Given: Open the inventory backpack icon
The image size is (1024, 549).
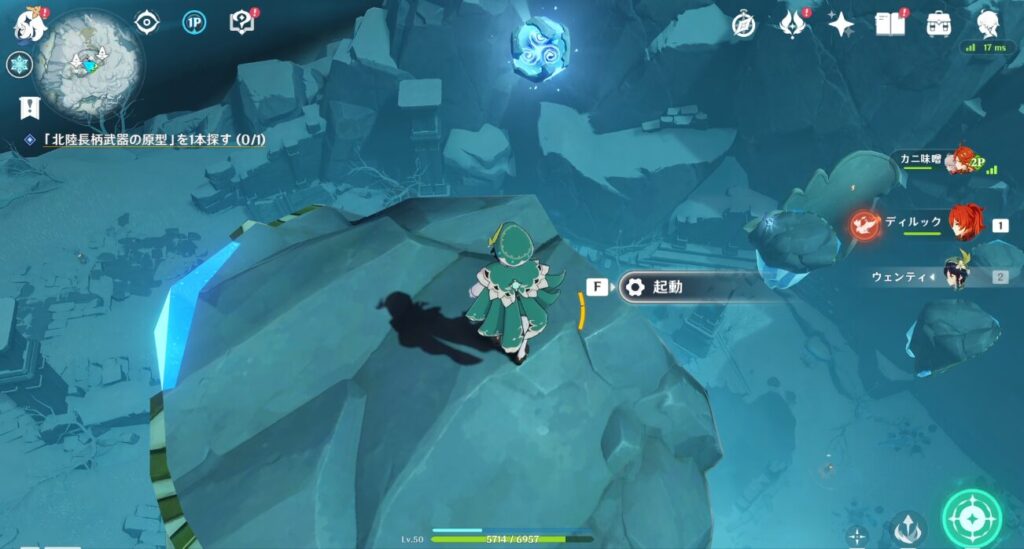Looking at the screenshot, I should tap(939, 23).
